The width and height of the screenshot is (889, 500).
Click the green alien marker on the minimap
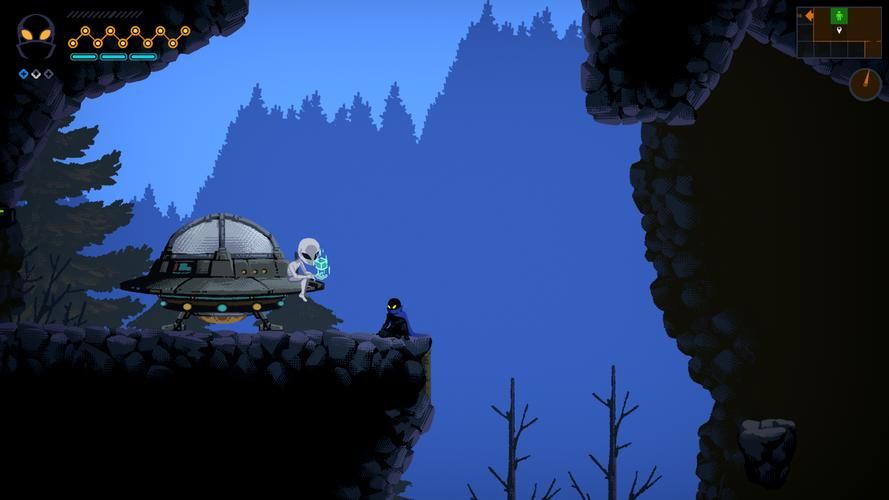click(839, 16)
